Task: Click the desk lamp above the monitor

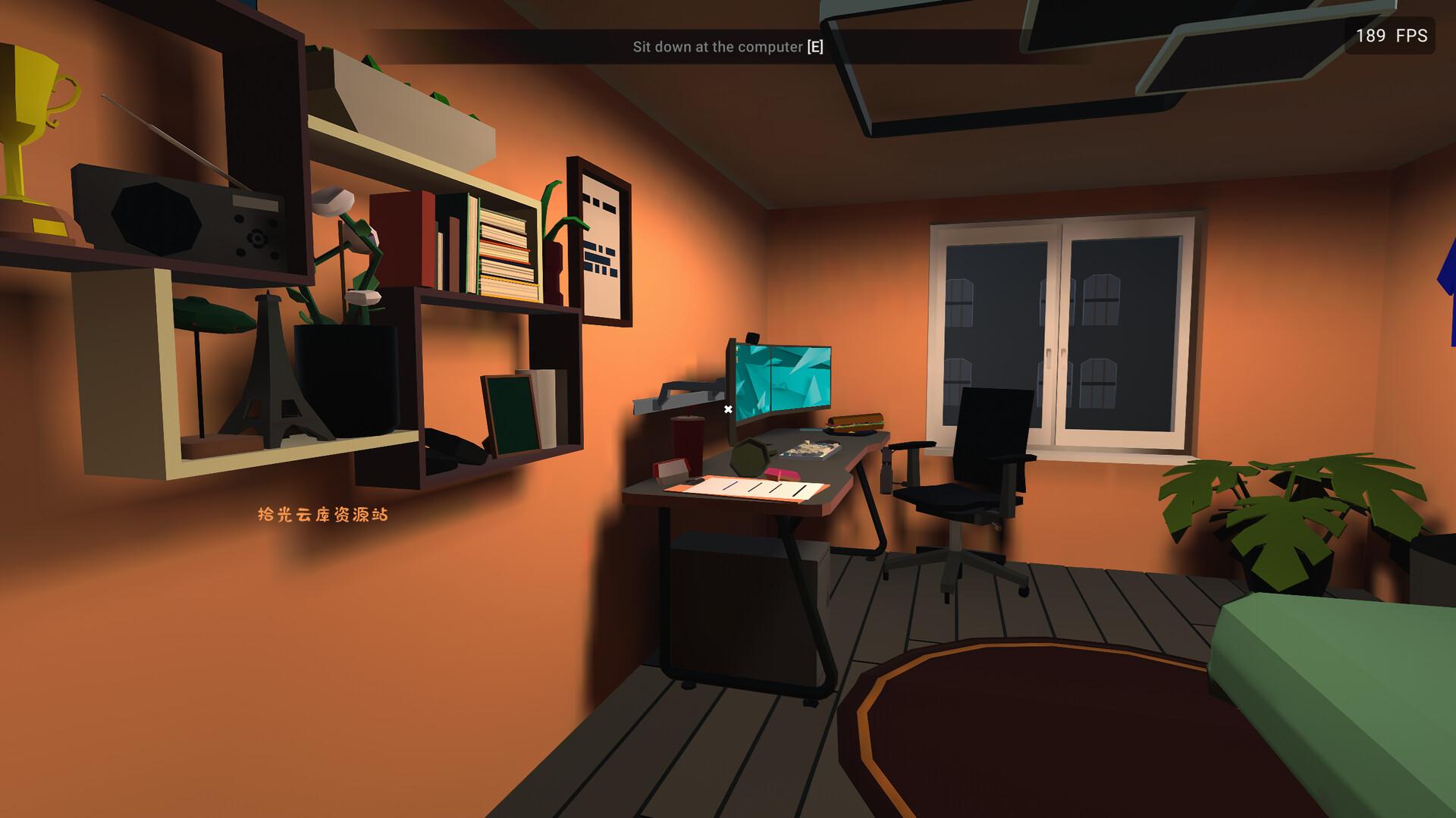Action: point(679,396)
